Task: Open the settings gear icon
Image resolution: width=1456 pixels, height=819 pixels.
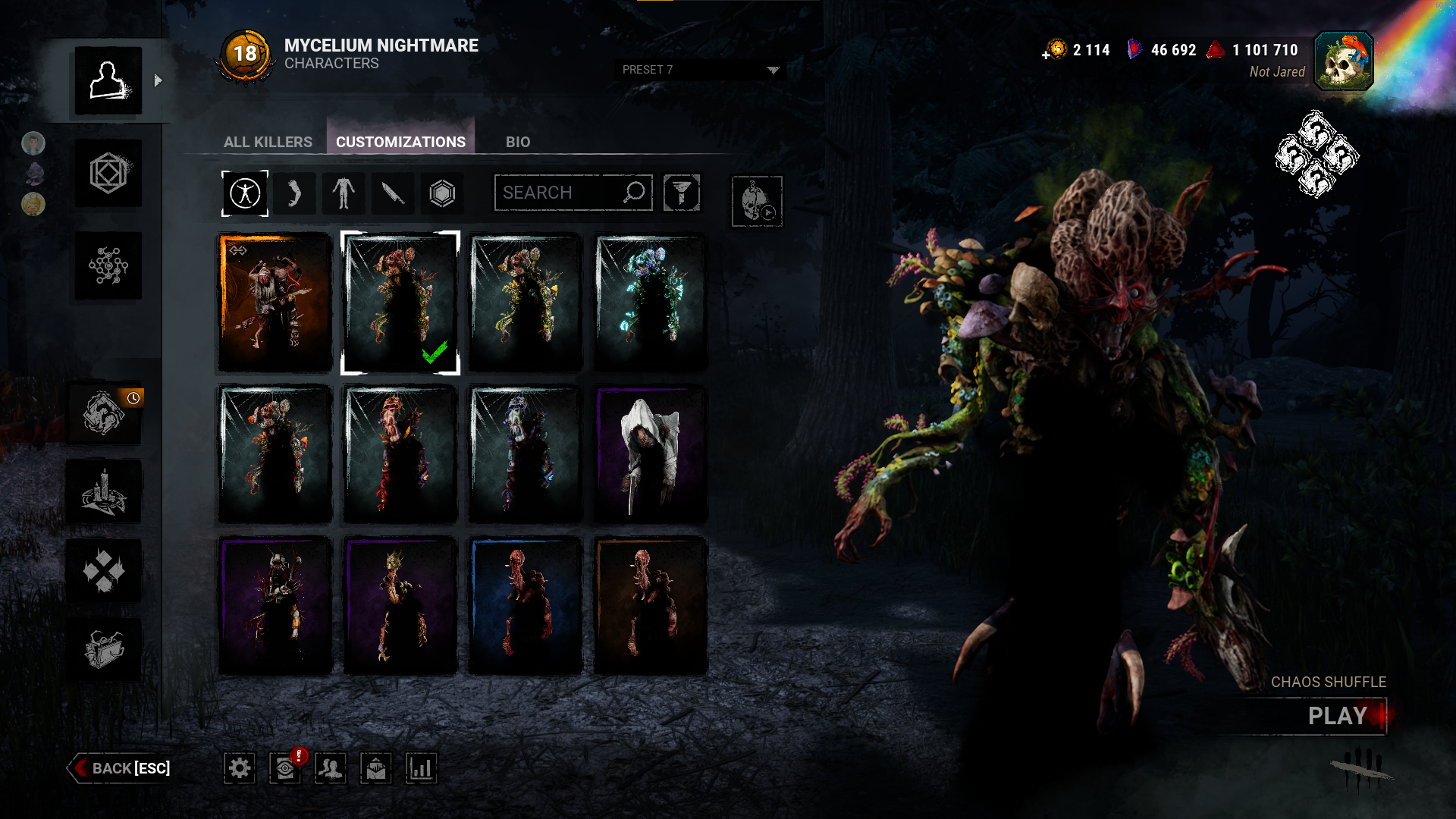Action: 240,768
